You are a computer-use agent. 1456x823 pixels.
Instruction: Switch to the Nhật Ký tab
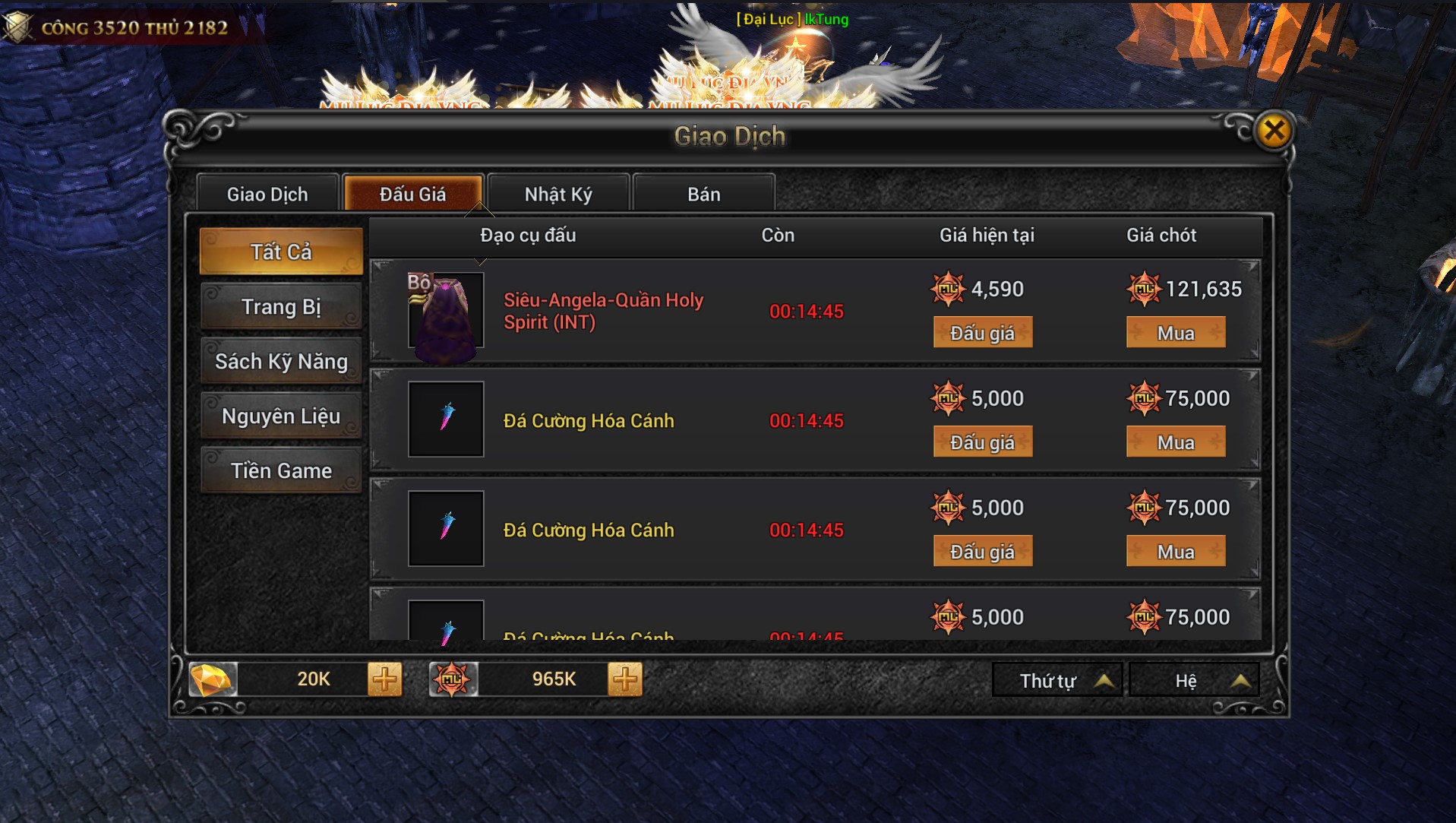(558, 193)
